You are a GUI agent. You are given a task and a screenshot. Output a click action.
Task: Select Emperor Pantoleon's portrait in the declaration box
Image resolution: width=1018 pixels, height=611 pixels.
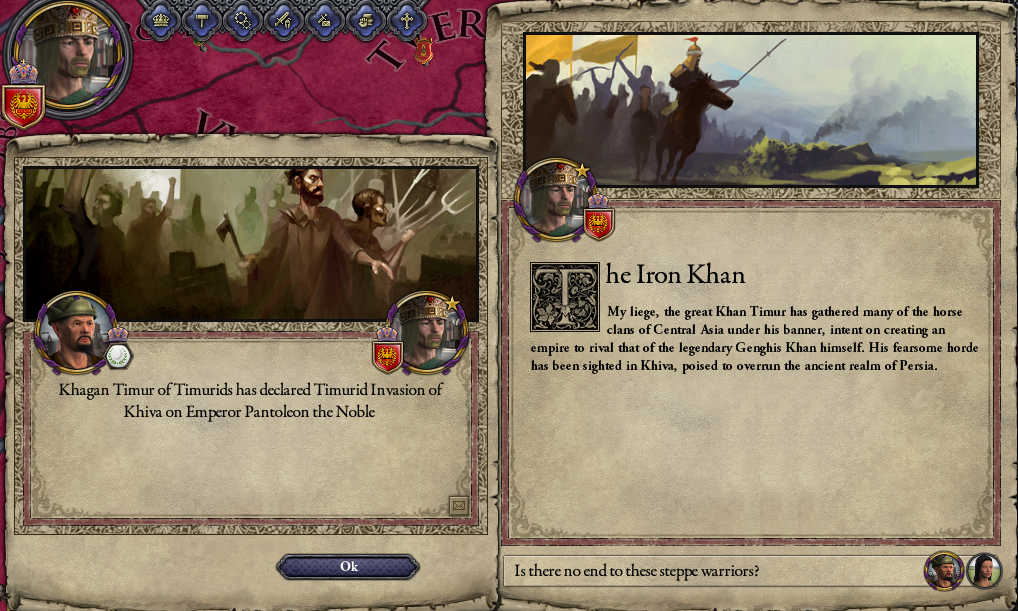click(431, 330)
